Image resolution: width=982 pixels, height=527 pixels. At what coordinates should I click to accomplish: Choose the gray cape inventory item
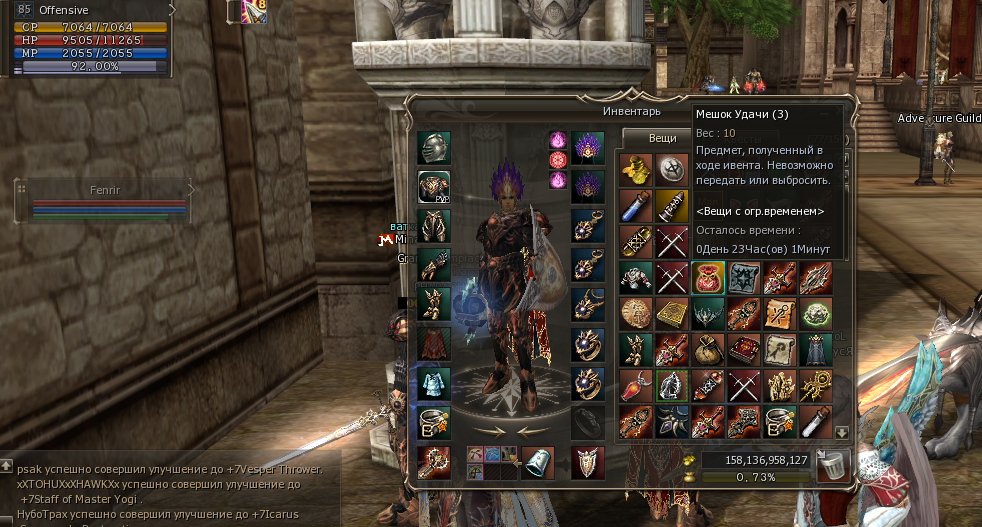(816, 349)
